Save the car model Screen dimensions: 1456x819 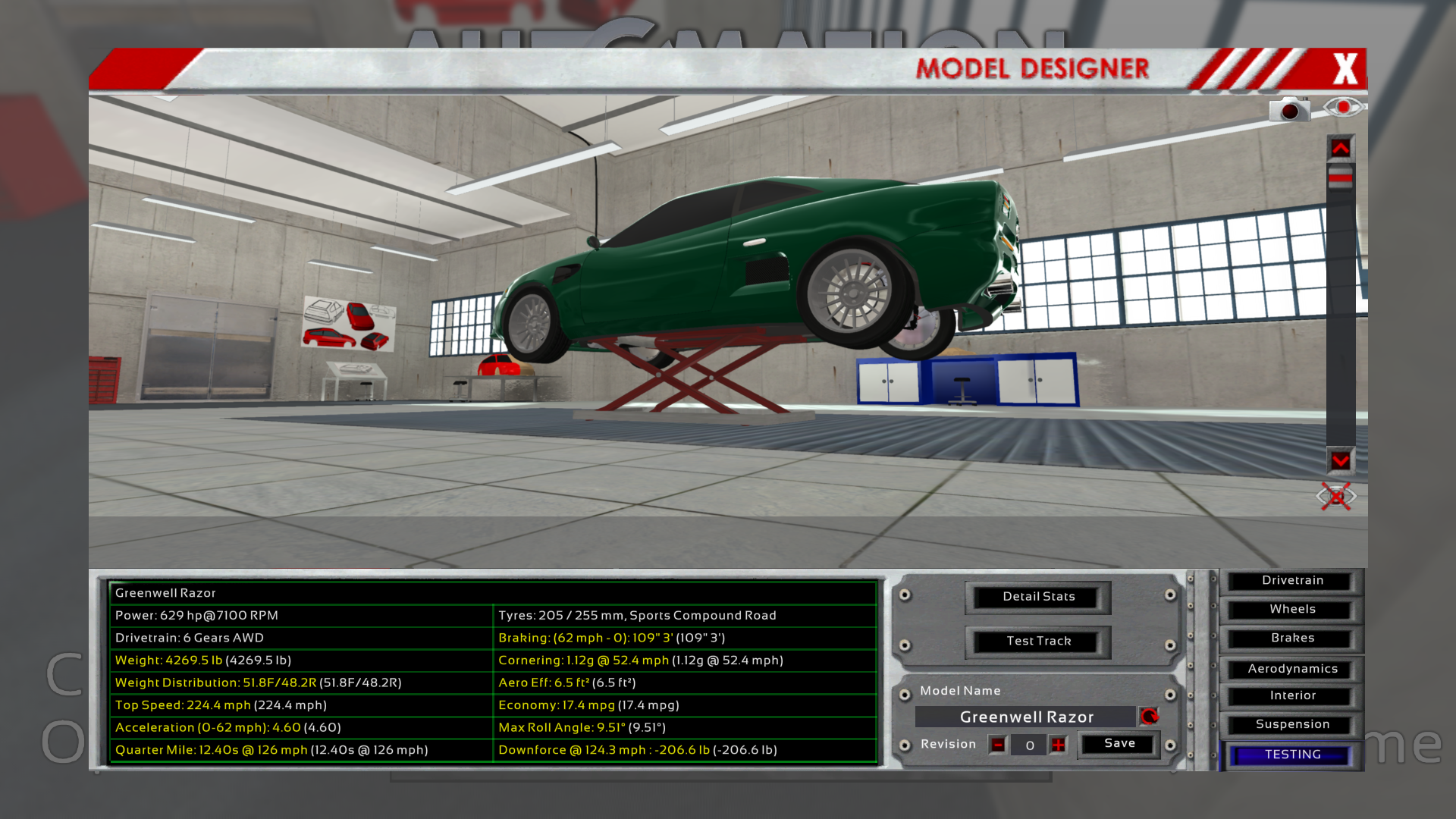pyautogui.click(x=1119, y=744)
